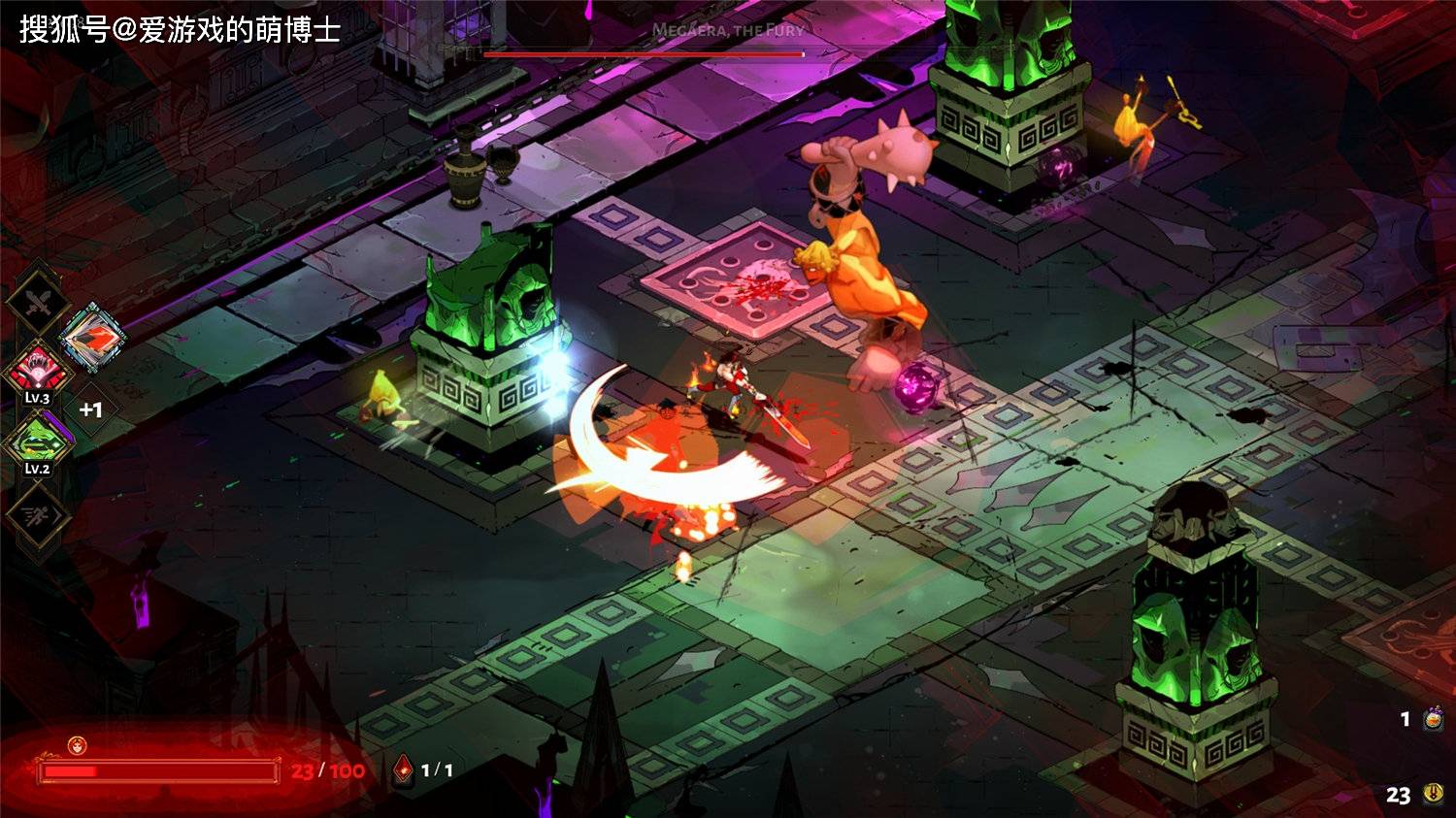Click the green Lv.2 boon icon
The width and height of the screenshot is (1456, 818).
(x=37, y=442)
